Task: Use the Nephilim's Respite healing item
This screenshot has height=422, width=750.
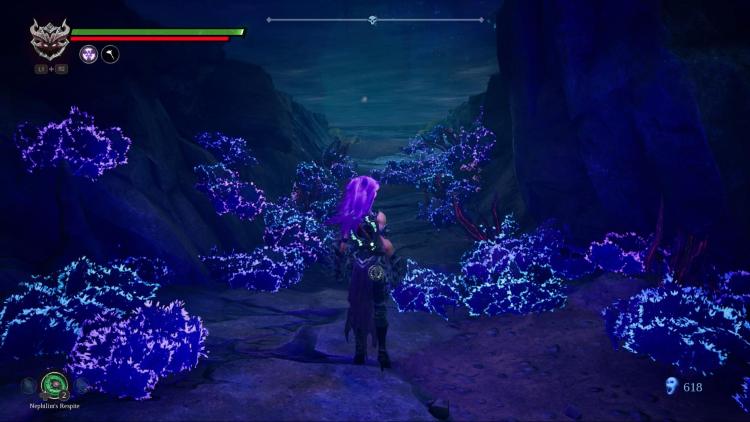Action: pos(53,384)
